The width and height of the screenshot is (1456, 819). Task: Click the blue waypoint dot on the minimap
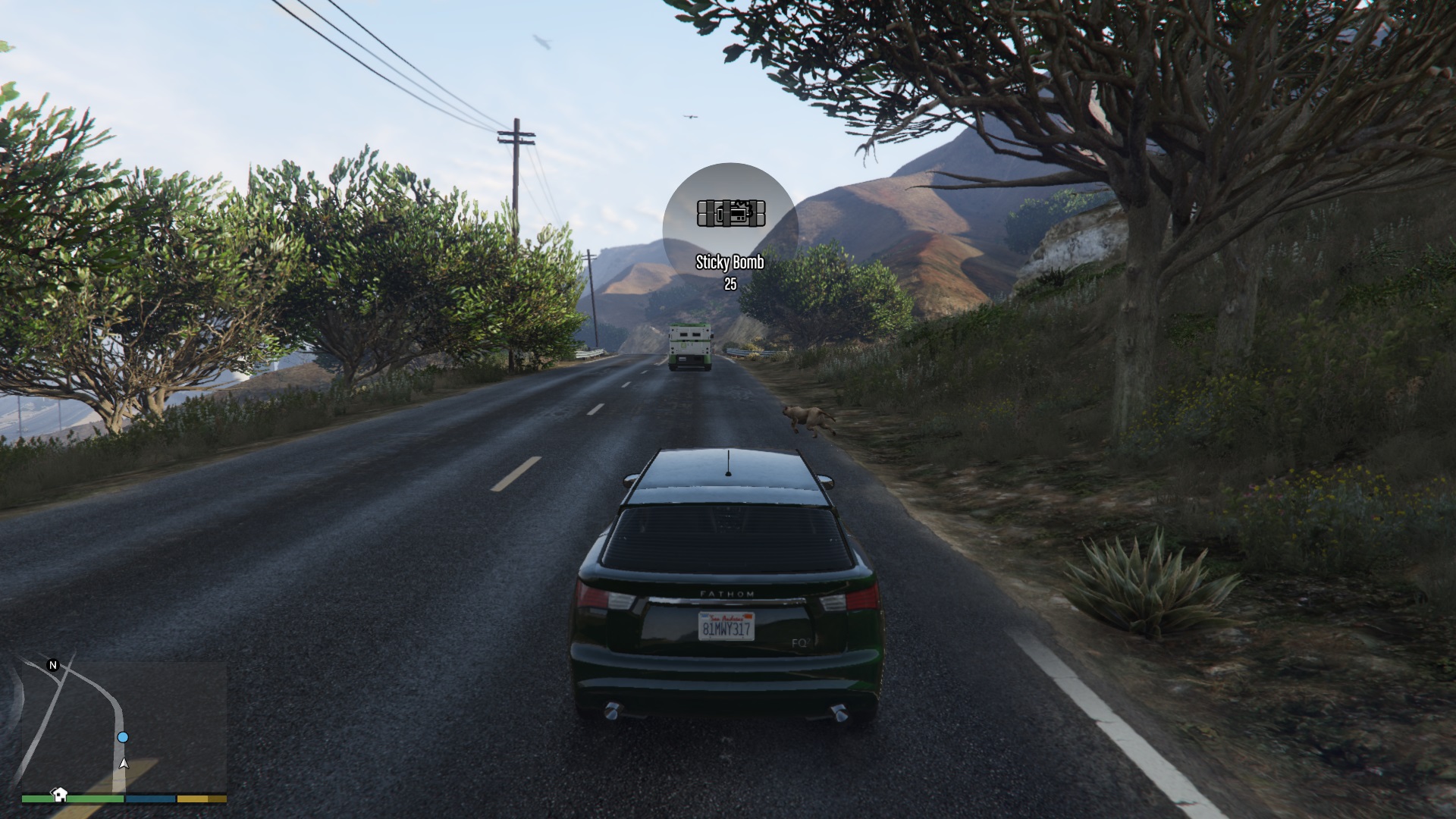point(122,736)
